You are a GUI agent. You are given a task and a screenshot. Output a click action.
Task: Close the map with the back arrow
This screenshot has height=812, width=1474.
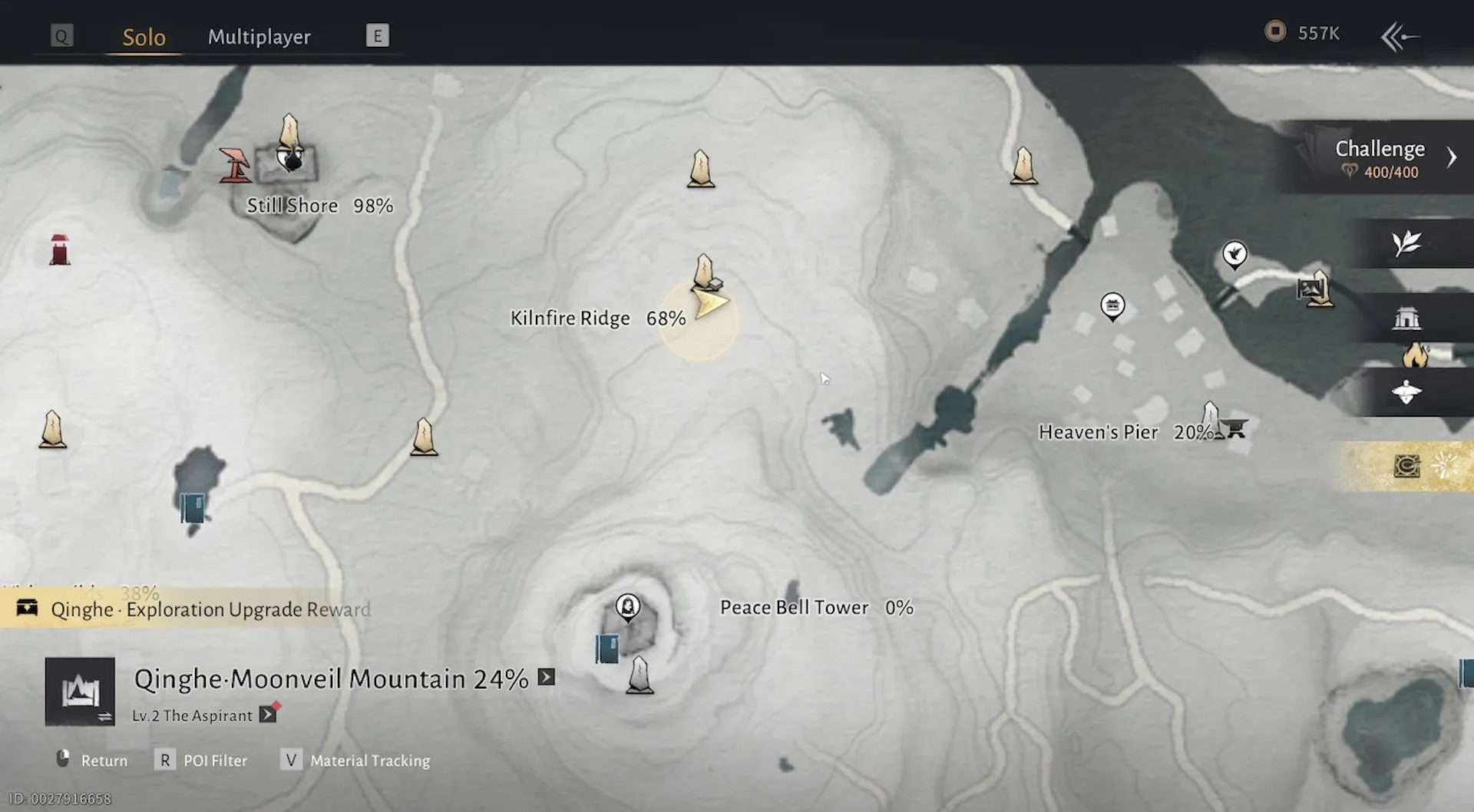[1400, 36]
